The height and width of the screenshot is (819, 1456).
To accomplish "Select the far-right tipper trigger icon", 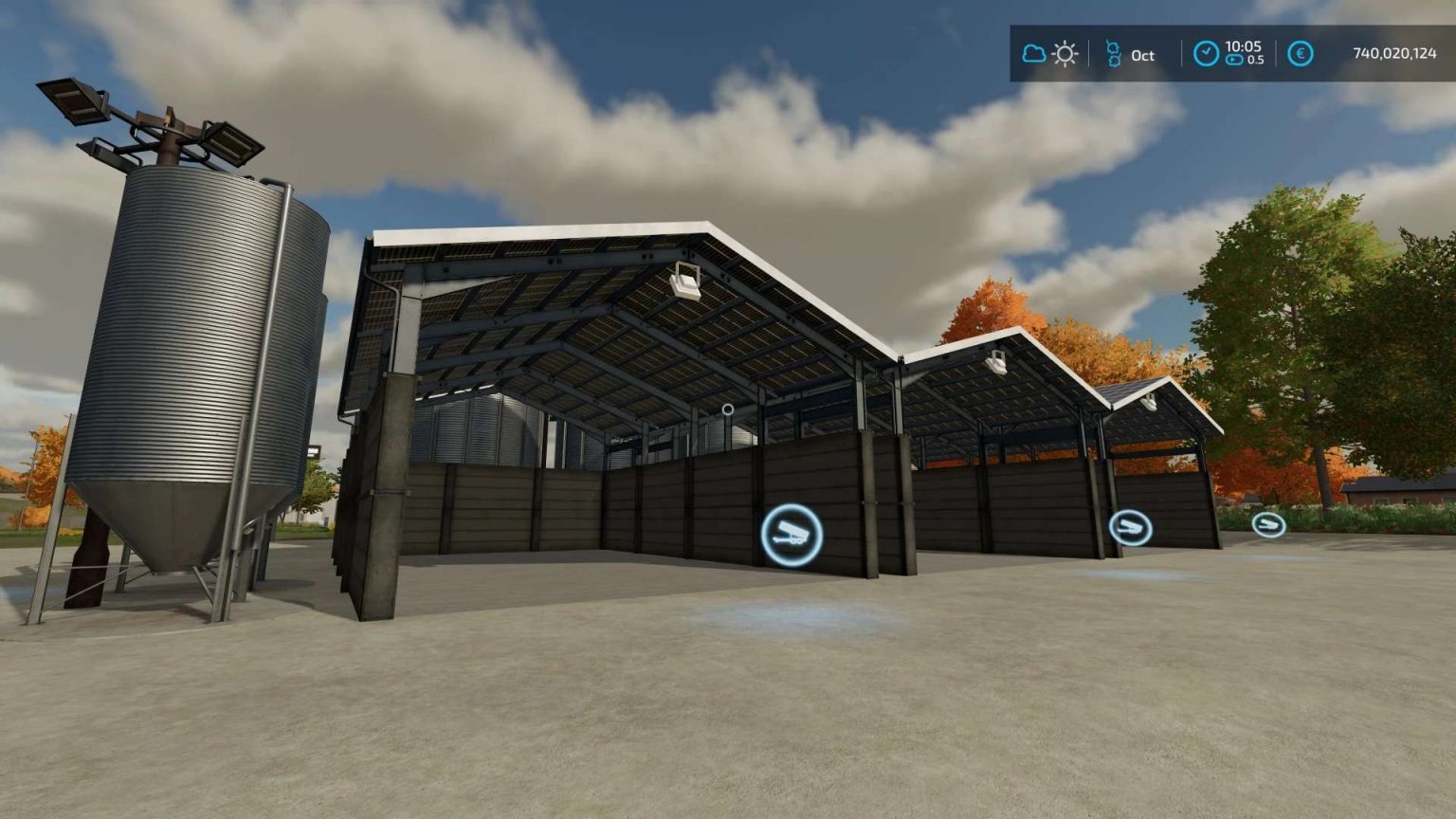I will click(1270, 522).
